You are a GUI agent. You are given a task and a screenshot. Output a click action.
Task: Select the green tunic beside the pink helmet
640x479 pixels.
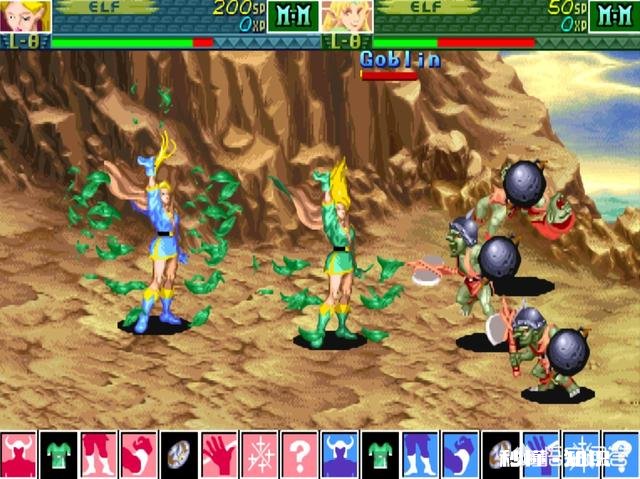point(59,455)
